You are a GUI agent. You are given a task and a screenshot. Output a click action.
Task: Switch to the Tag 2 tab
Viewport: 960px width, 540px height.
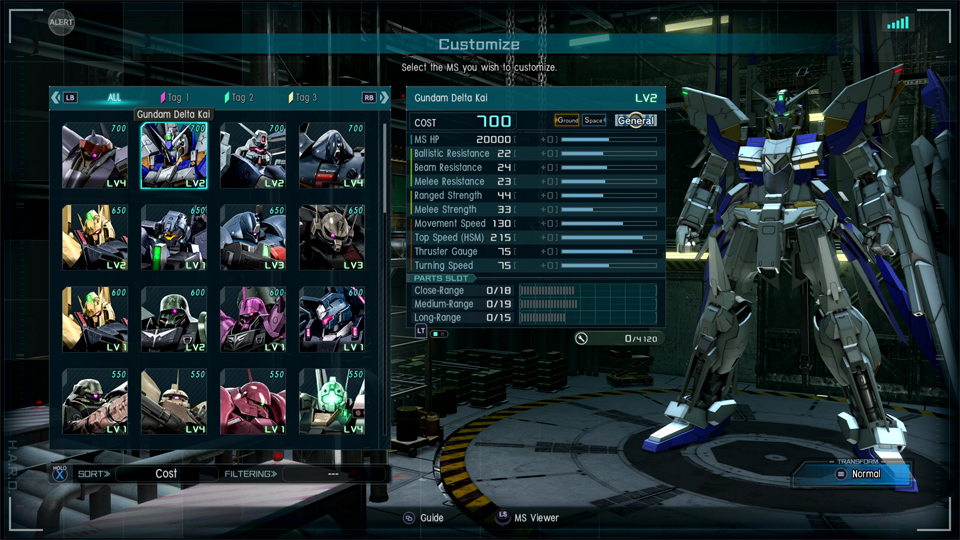click(240, 98)
